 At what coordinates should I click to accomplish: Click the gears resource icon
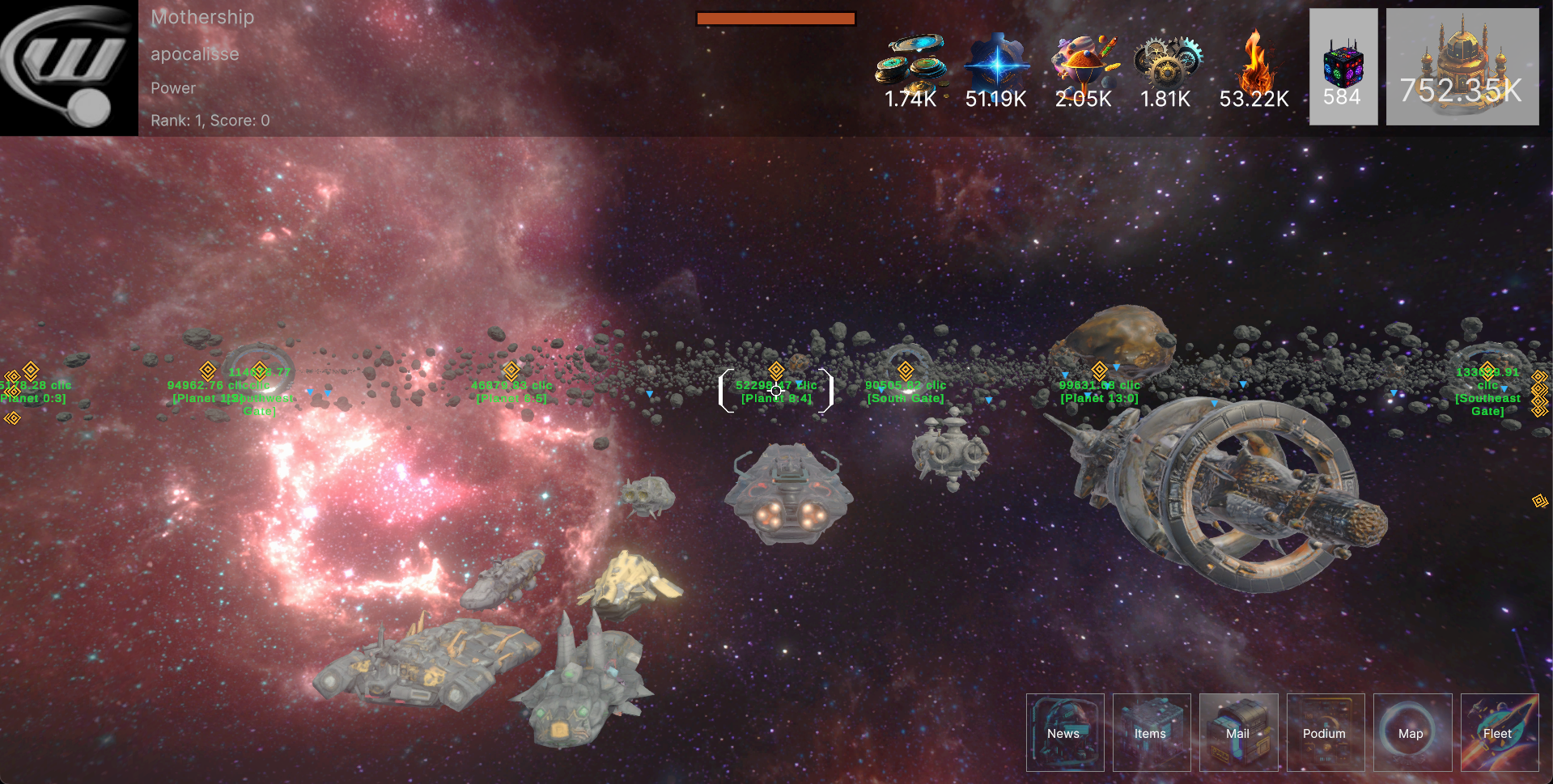pyautogui.click(x=1166, y=61)
